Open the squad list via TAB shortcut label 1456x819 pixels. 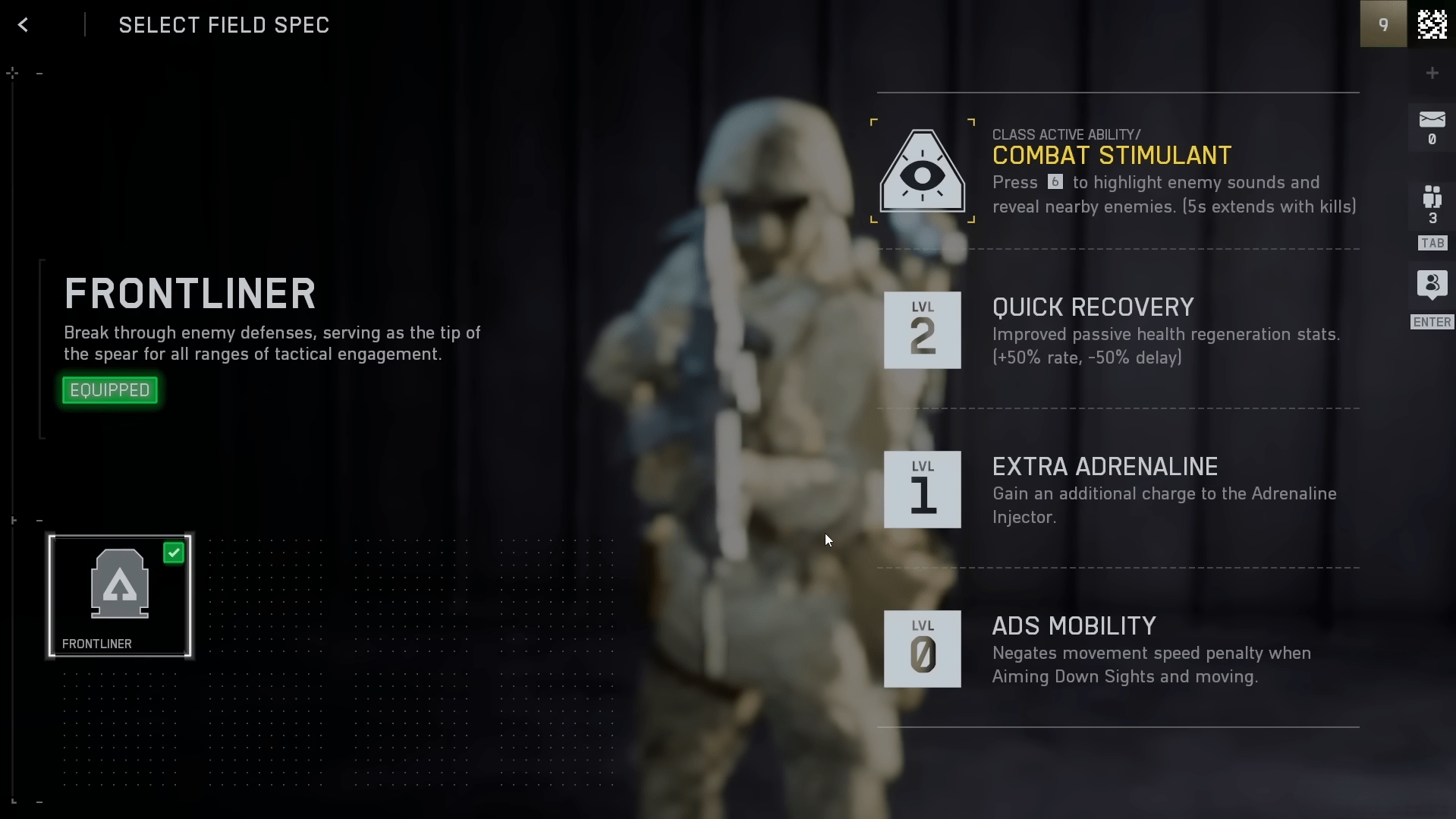click(x=1431, y=243)
